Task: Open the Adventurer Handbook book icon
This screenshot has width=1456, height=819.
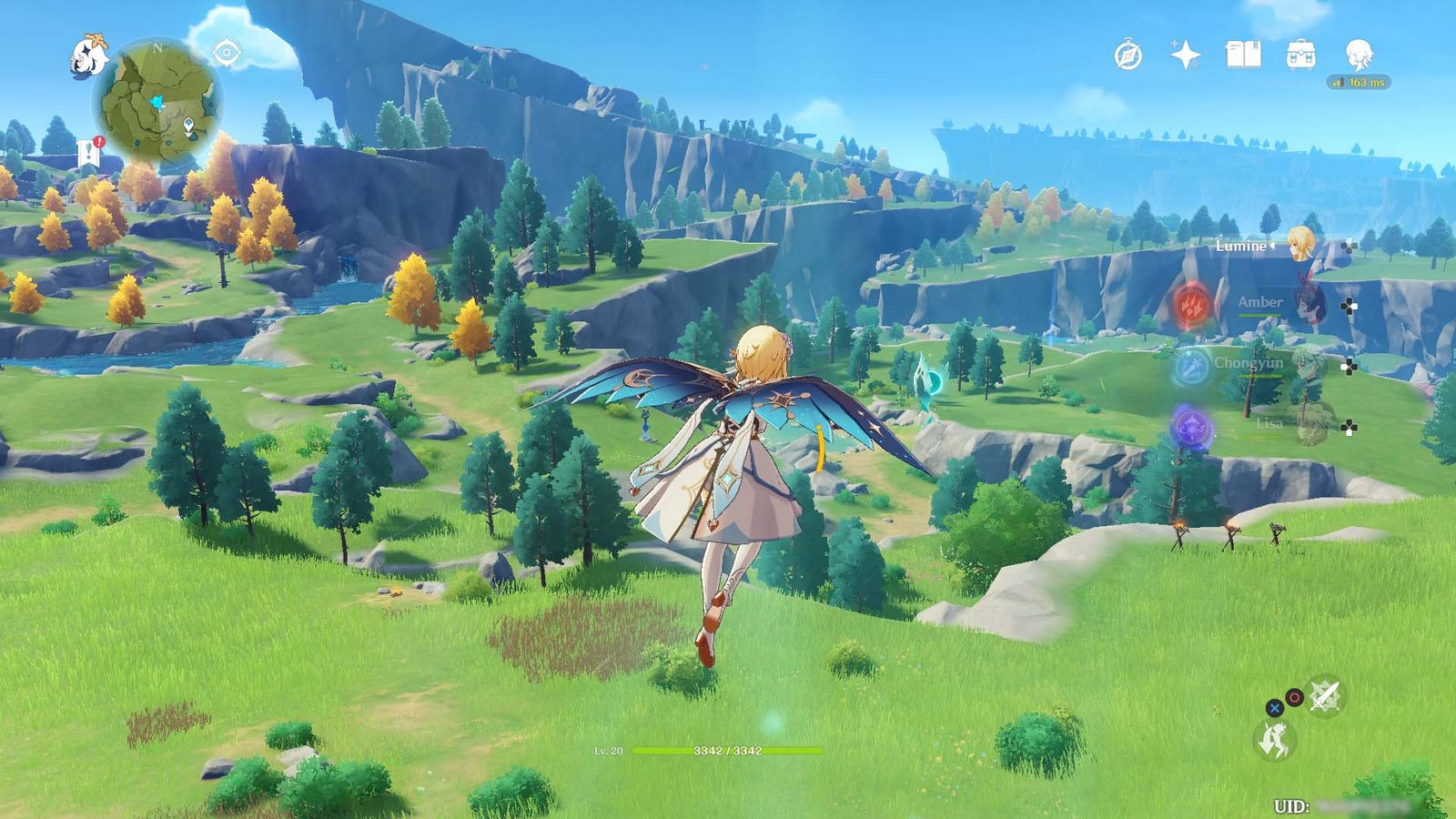Action: tap(1243, 55)
